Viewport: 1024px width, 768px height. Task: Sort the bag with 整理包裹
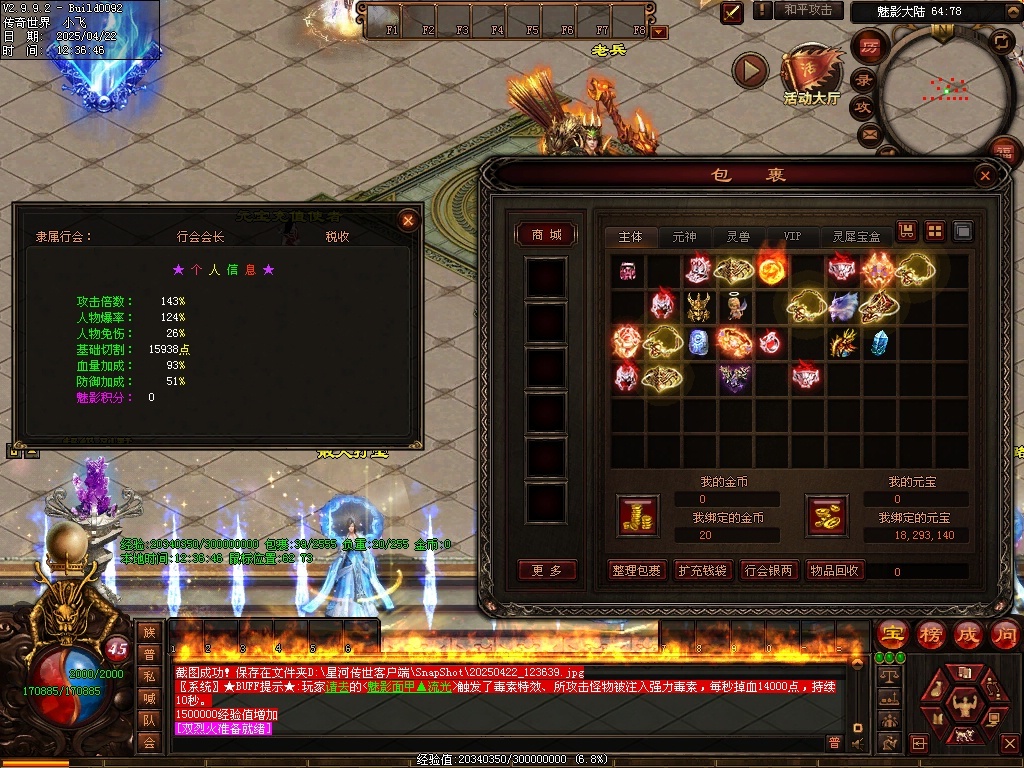(x=637, y=570)
